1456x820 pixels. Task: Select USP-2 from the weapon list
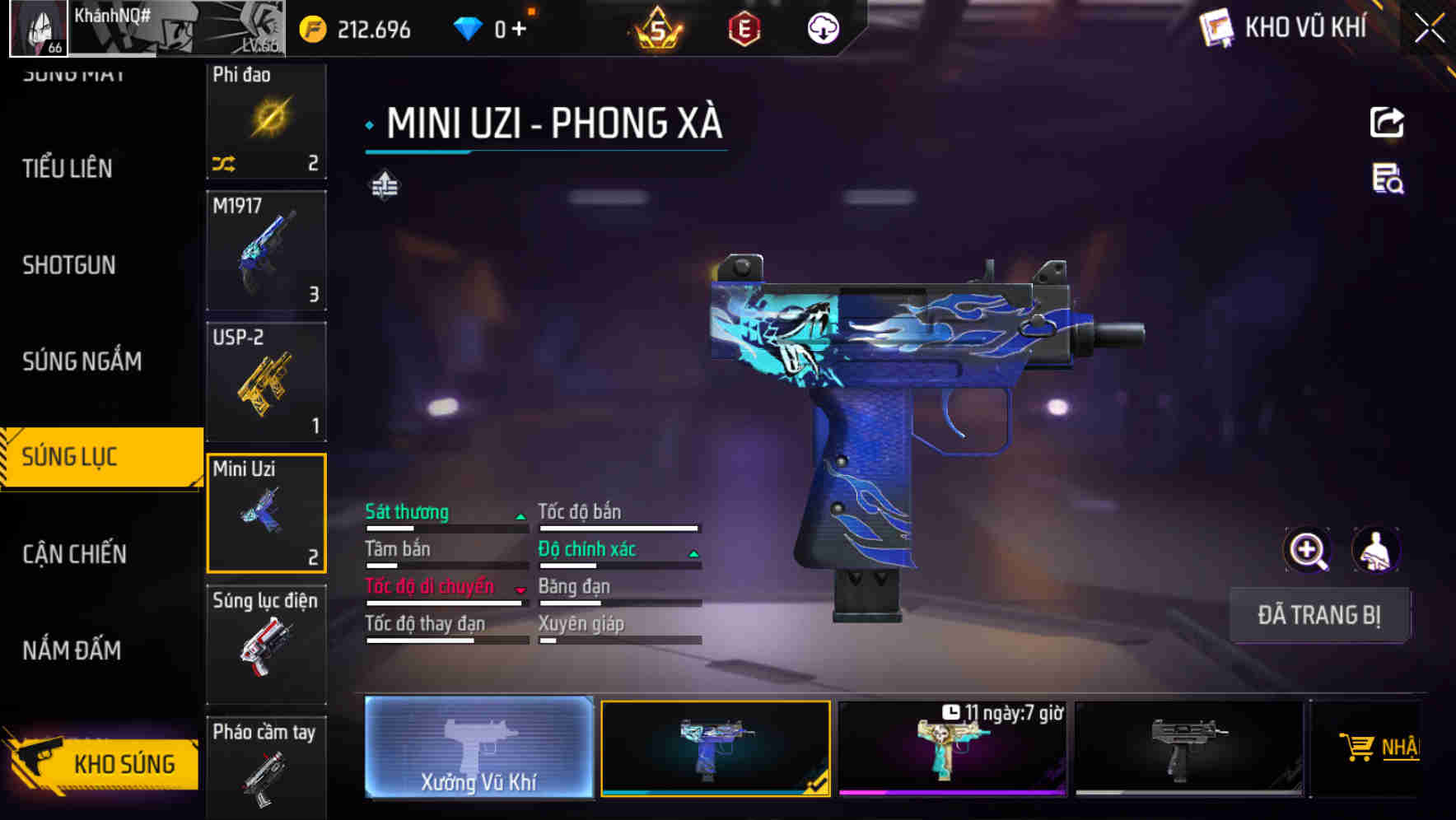pyautogui.click(x=265, y=380)
